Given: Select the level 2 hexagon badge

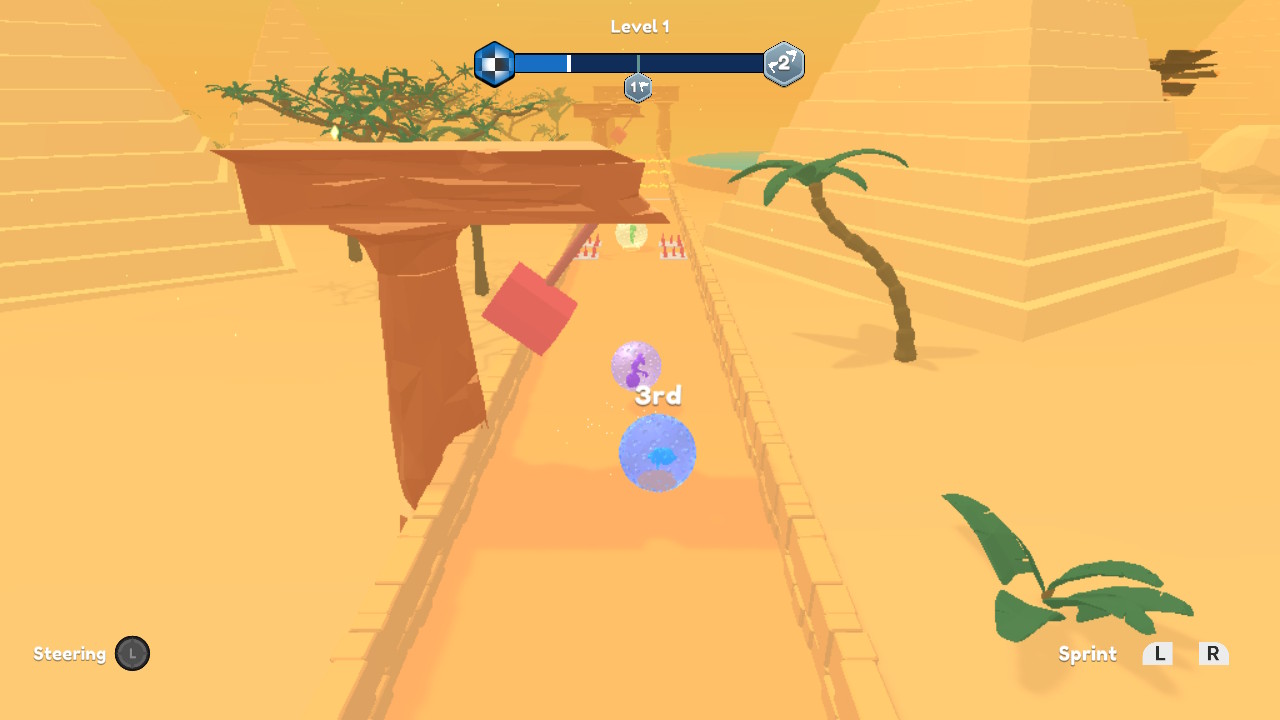Looking at the screenshot, I should coord(783,63).
